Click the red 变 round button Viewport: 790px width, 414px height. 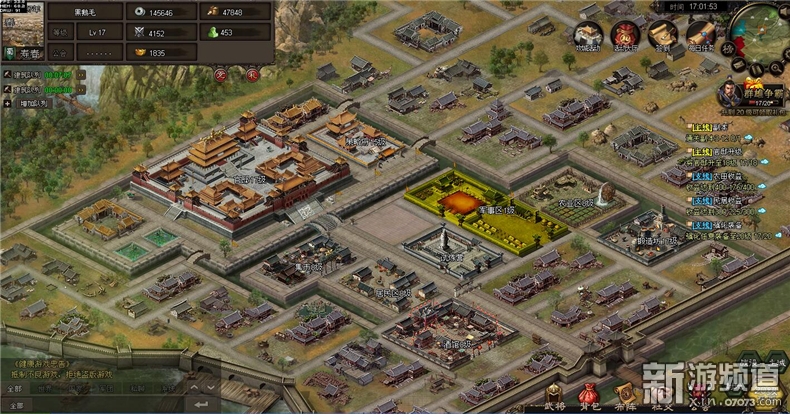223,73
